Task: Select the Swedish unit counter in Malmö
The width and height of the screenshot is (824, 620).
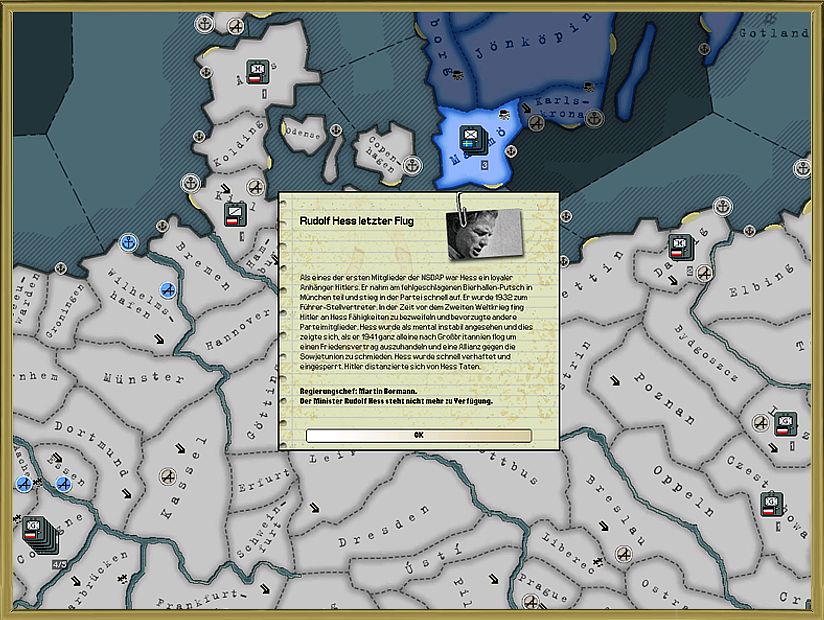Action: click(x=469, y=137)
